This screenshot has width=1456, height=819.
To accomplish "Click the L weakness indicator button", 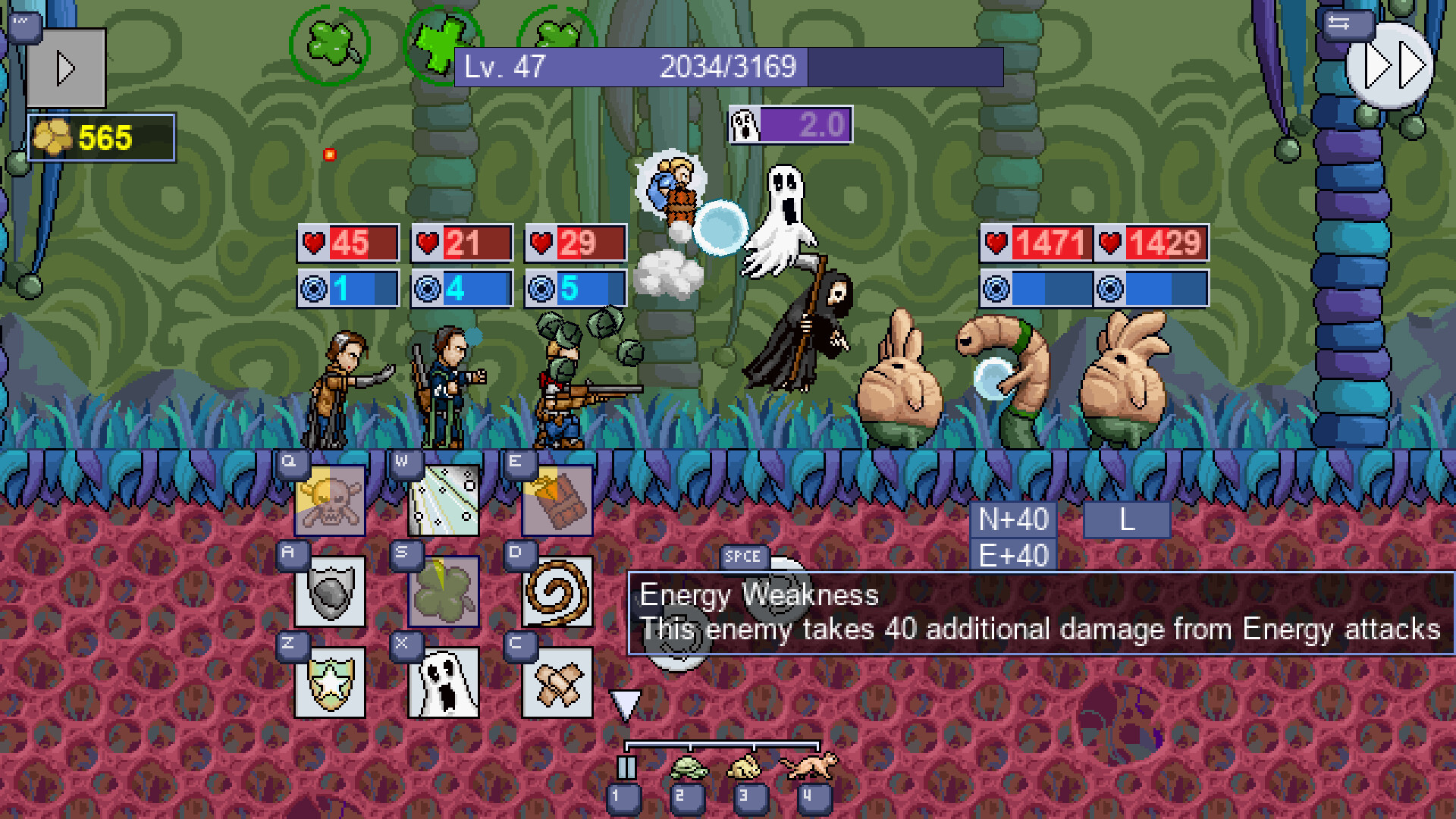I will click(x=1126, y=519).
